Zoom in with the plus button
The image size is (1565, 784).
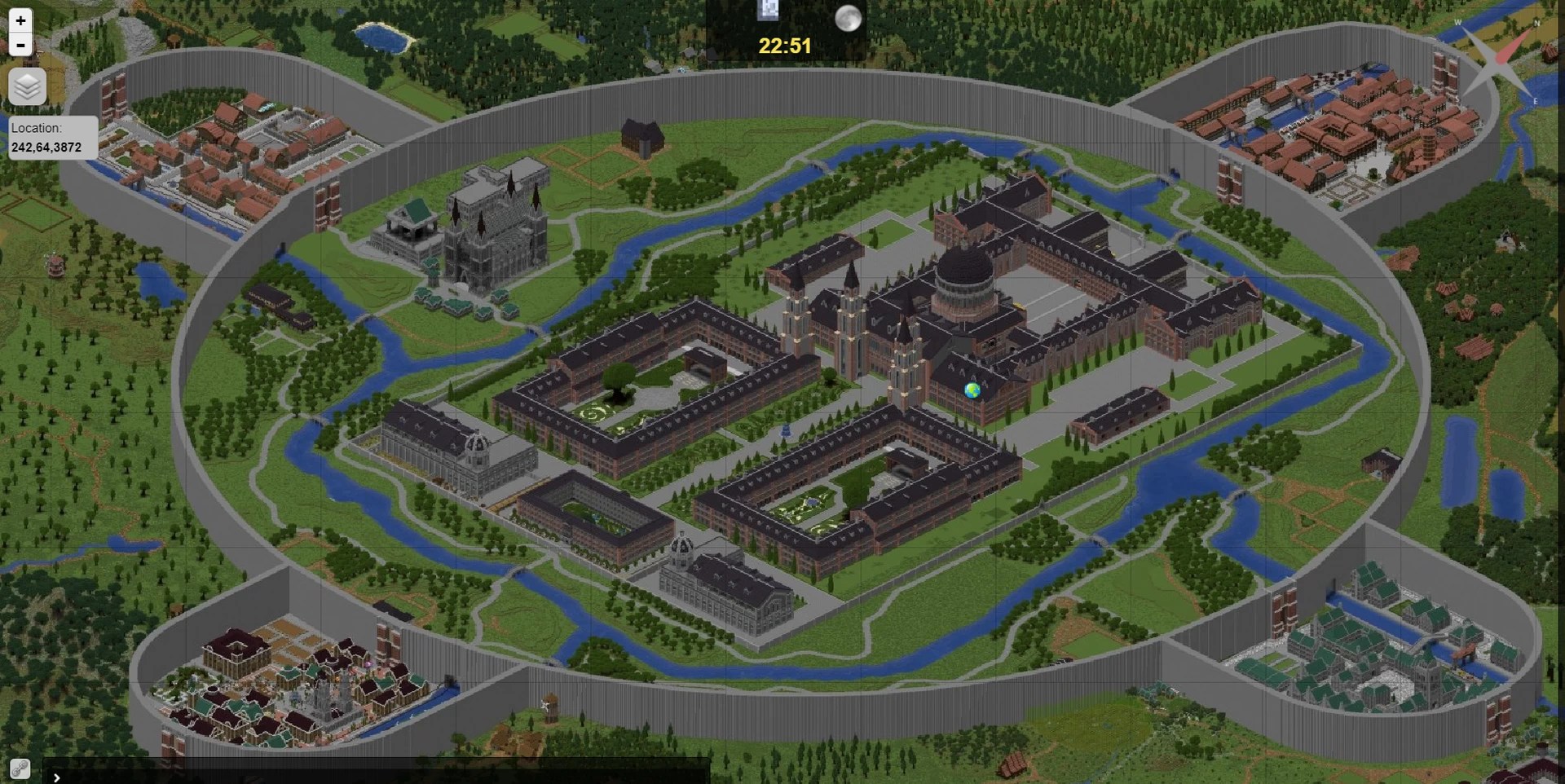click(x=20, y=20)
